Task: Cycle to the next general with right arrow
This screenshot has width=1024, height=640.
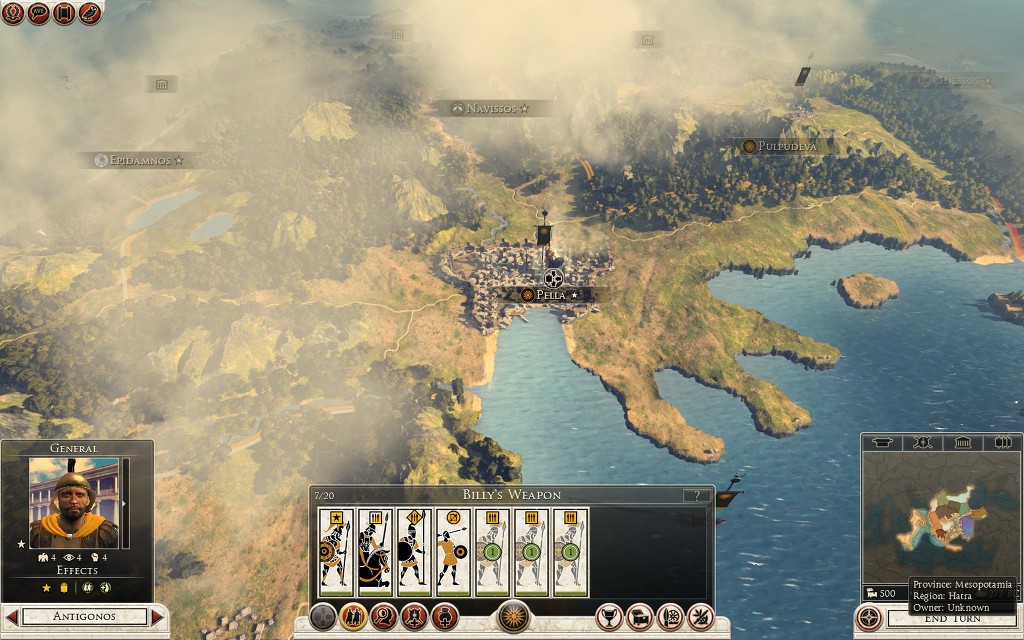Action: 157,617
